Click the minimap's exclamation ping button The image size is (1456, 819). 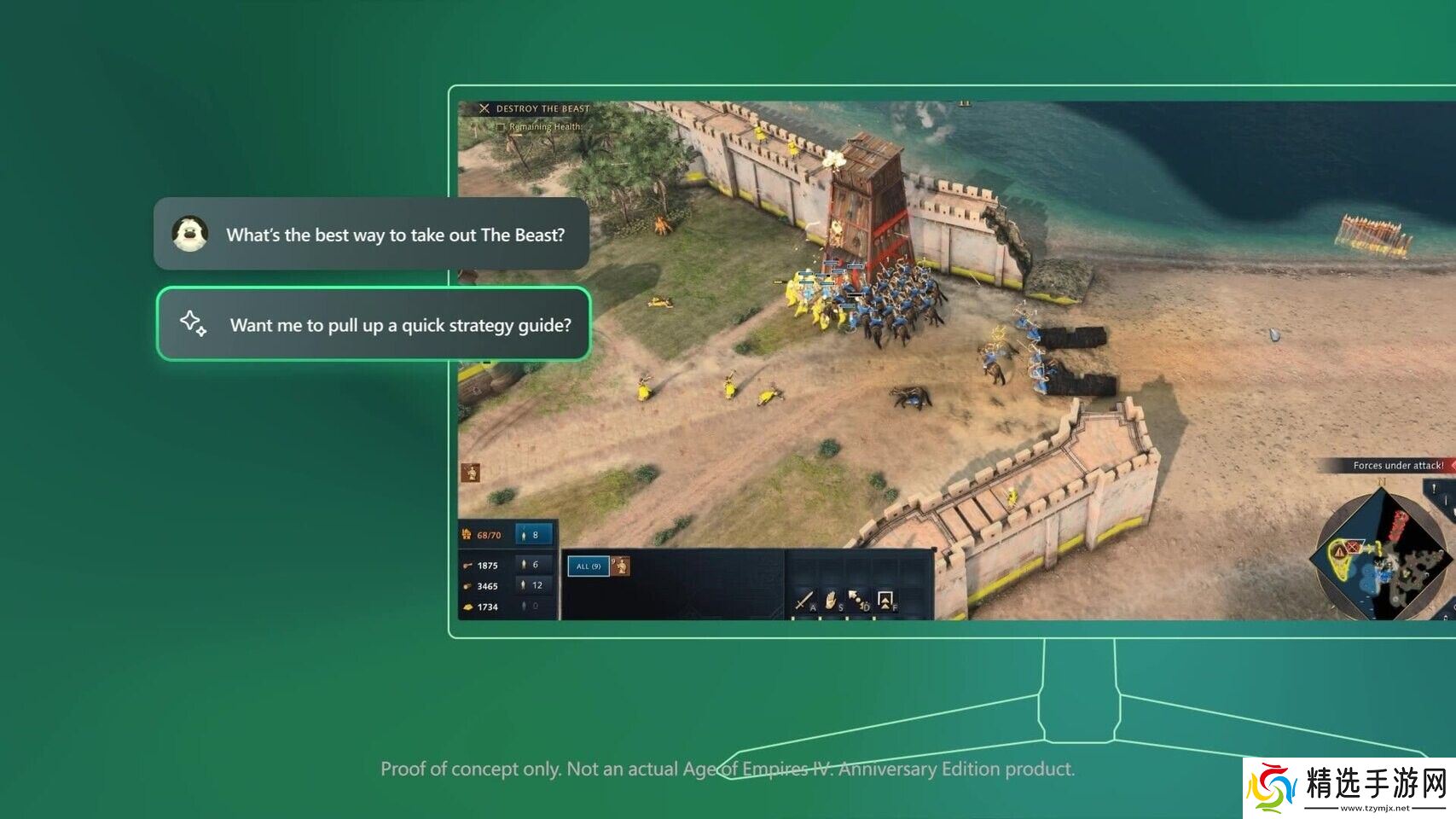[x=1434, y=488]
